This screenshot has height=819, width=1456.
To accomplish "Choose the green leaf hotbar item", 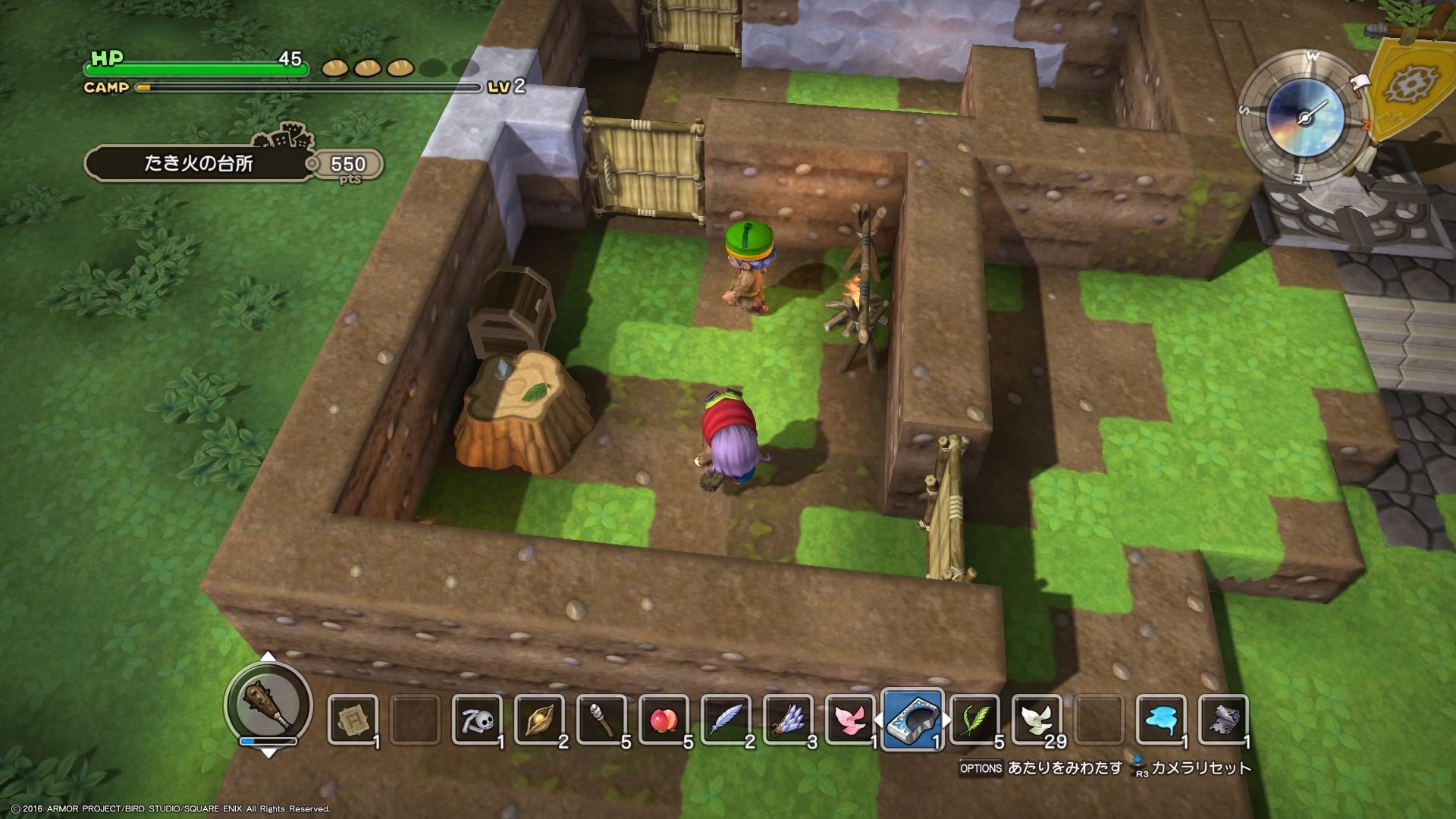I will [x=974, y=719].
